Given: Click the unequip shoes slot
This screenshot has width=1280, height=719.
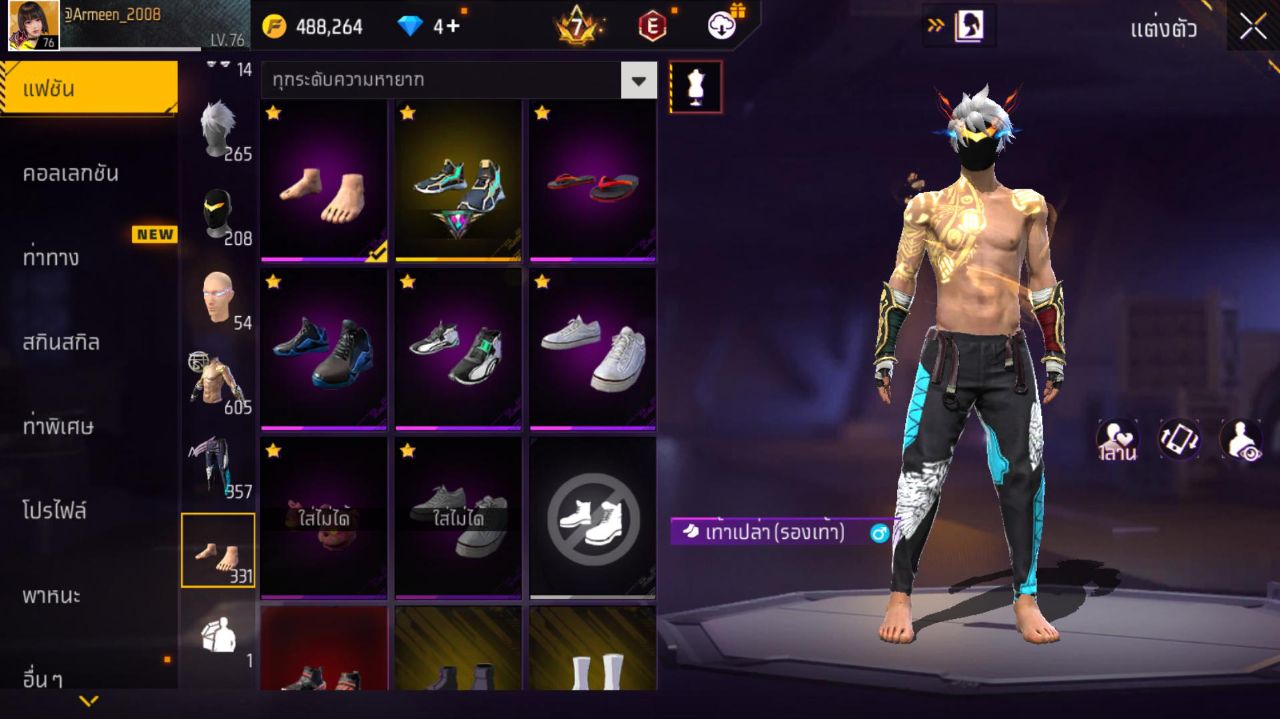Looking at the screenshot, I should pyautogui.click(x=592, y=518).
